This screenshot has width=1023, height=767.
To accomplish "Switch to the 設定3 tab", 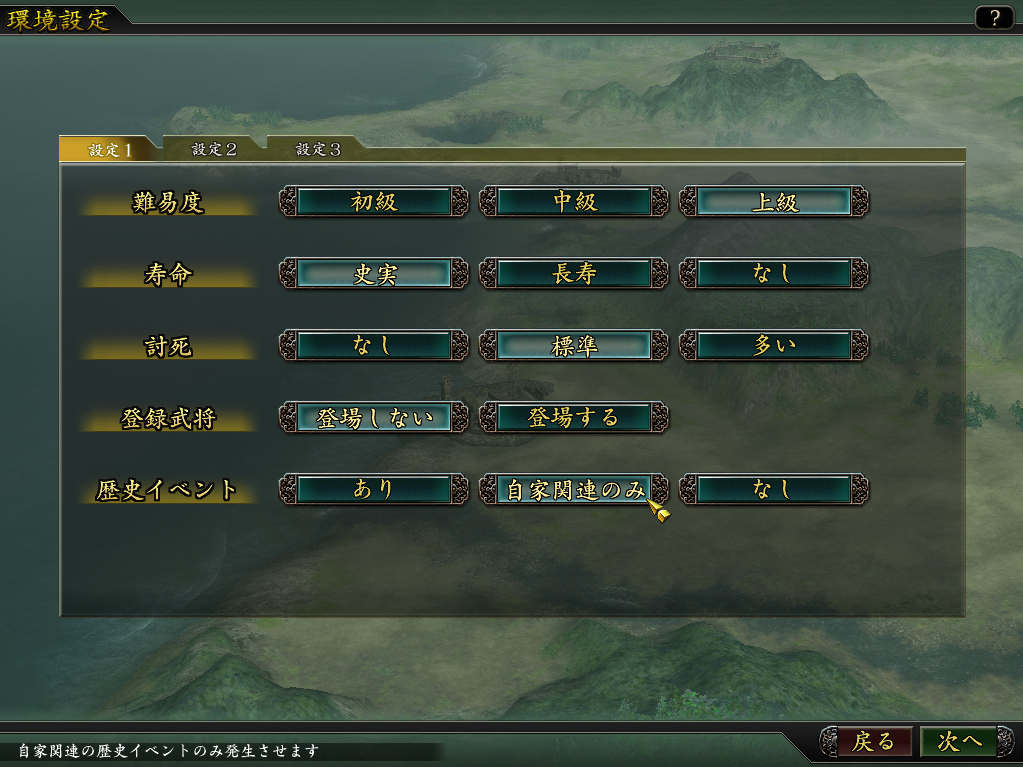I will coord(317,150).
